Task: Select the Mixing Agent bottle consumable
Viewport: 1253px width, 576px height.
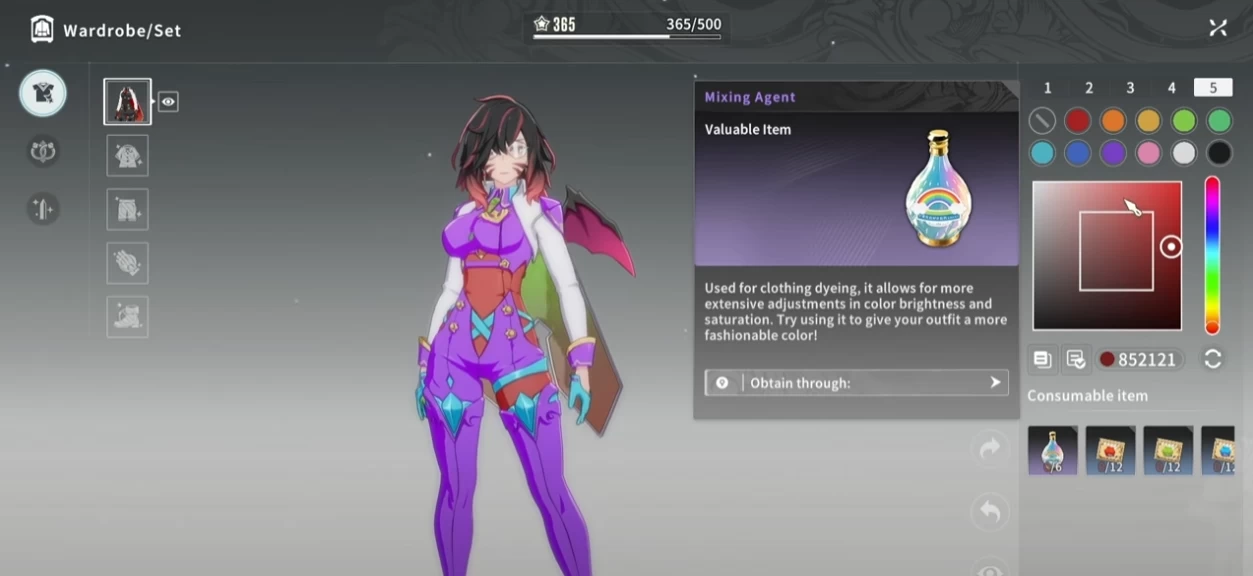Action: tap(1052, 450)
